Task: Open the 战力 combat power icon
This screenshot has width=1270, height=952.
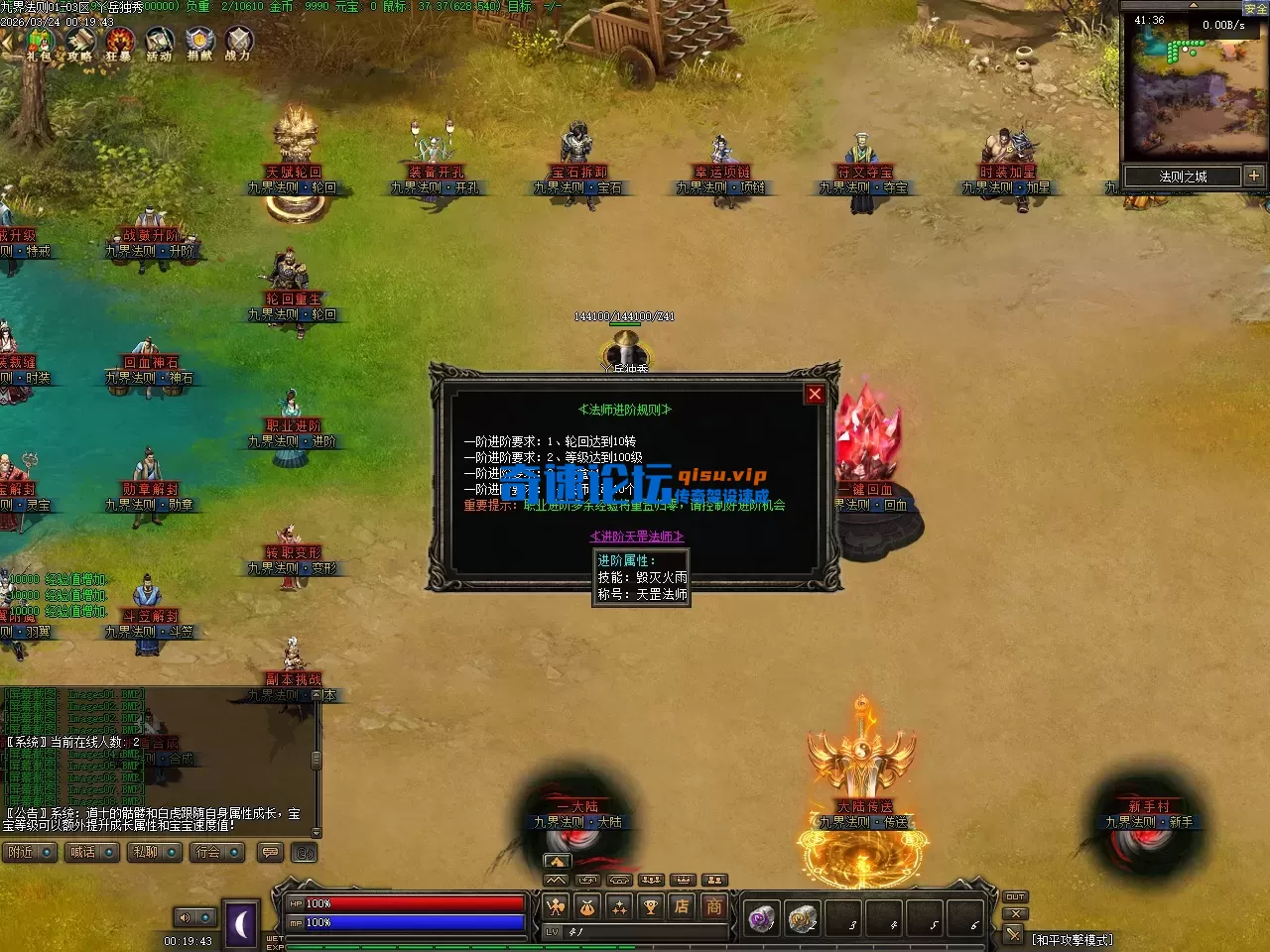Action: tap(238, 44)
